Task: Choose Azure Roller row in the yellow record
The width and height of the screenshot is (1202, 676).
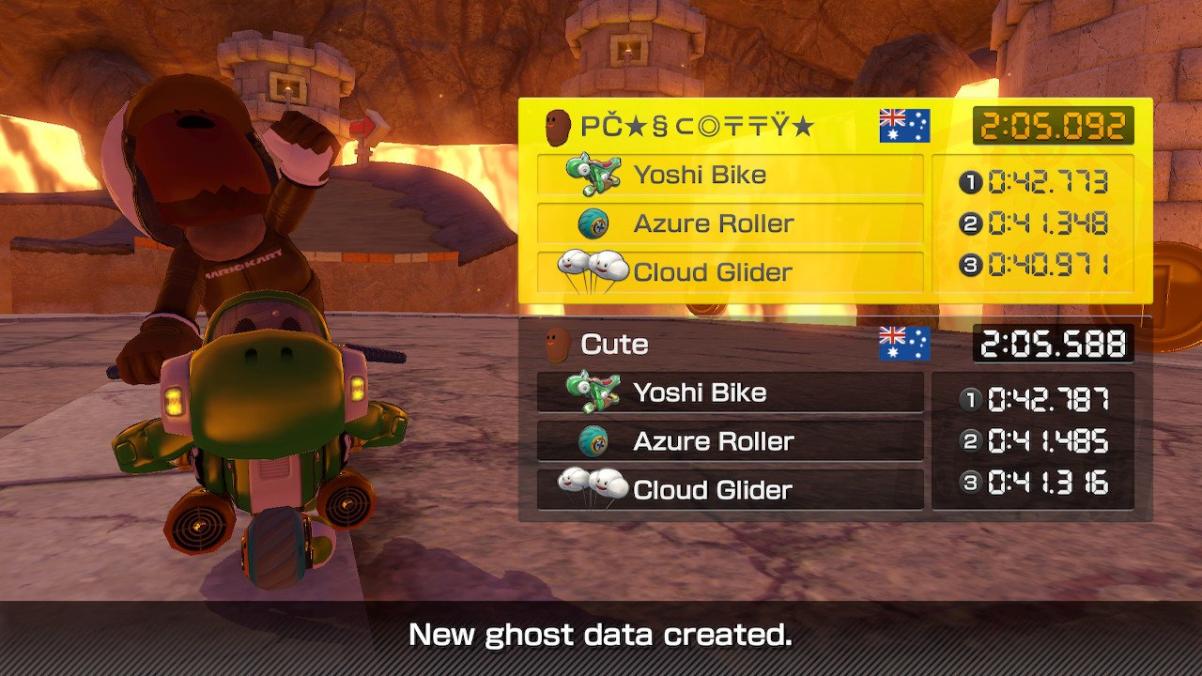Action: (730, 223)
